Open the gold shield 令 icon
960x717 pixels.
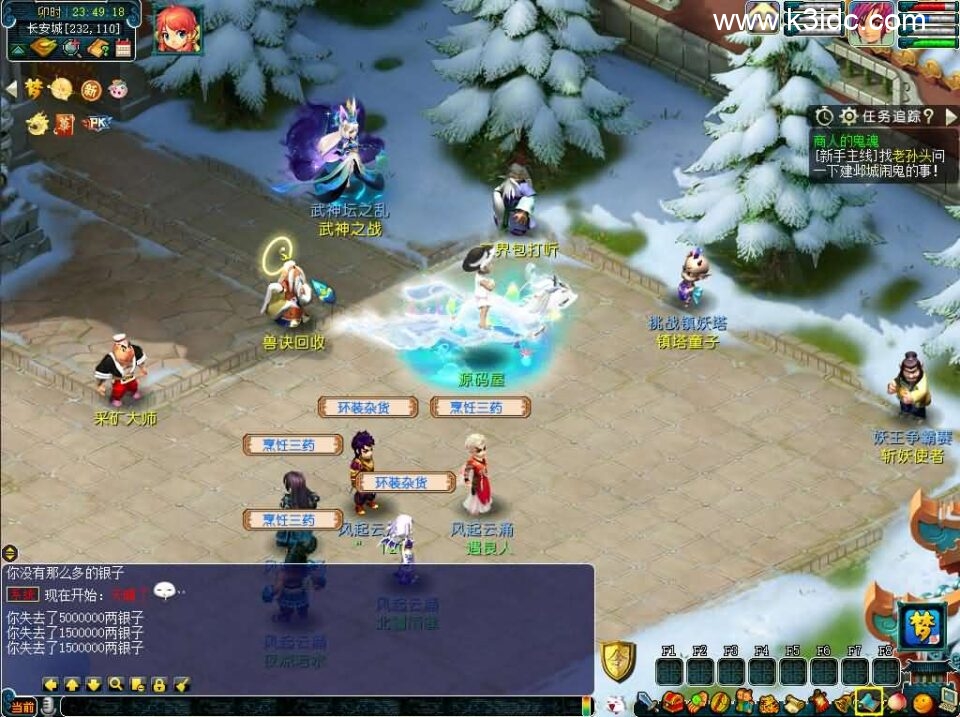pos(617,662)
